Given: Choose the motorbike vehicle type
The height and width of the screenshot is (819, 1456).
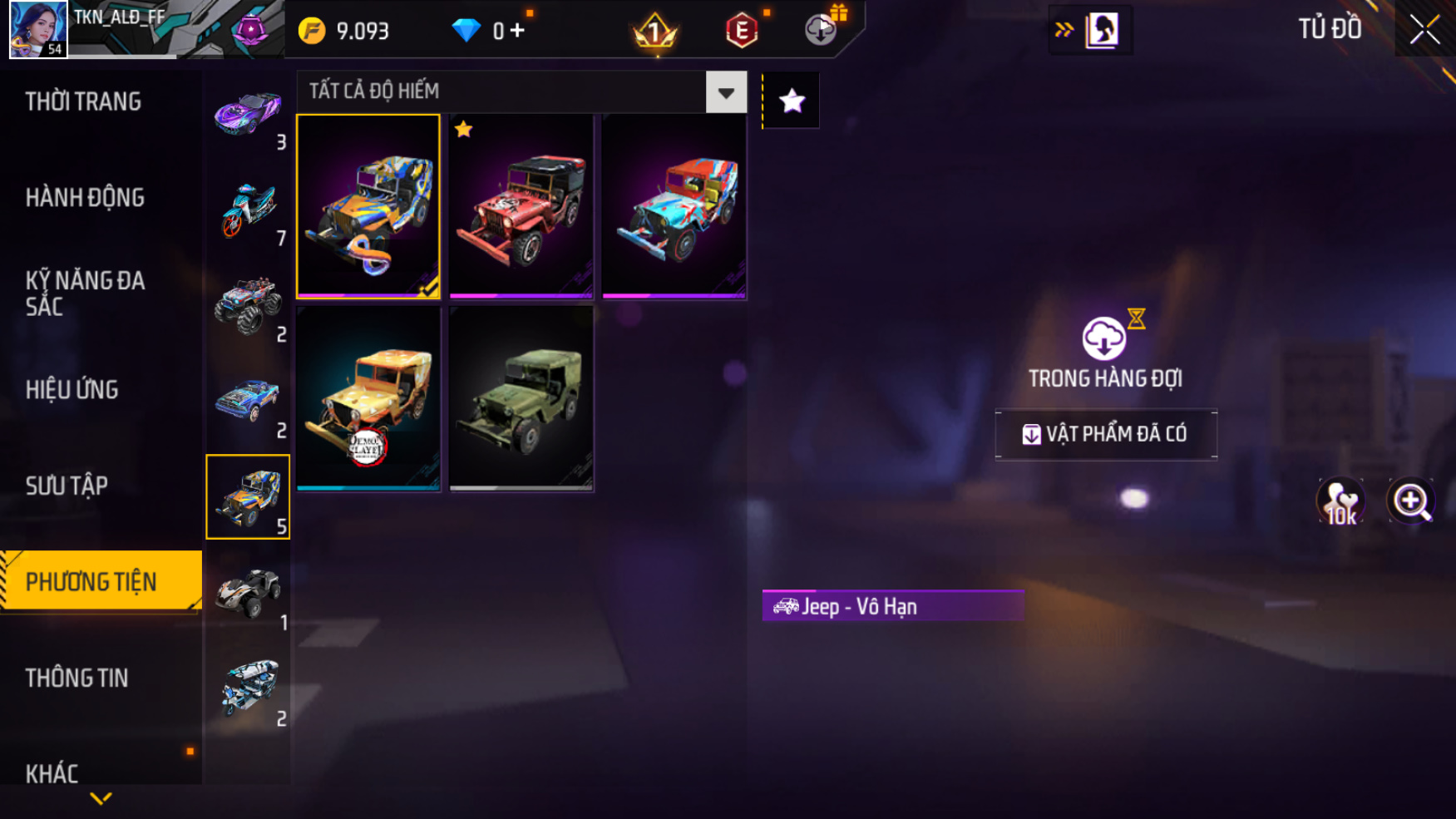Looking at the screenshot, I should pyautogui.click(x=248, y=210).
